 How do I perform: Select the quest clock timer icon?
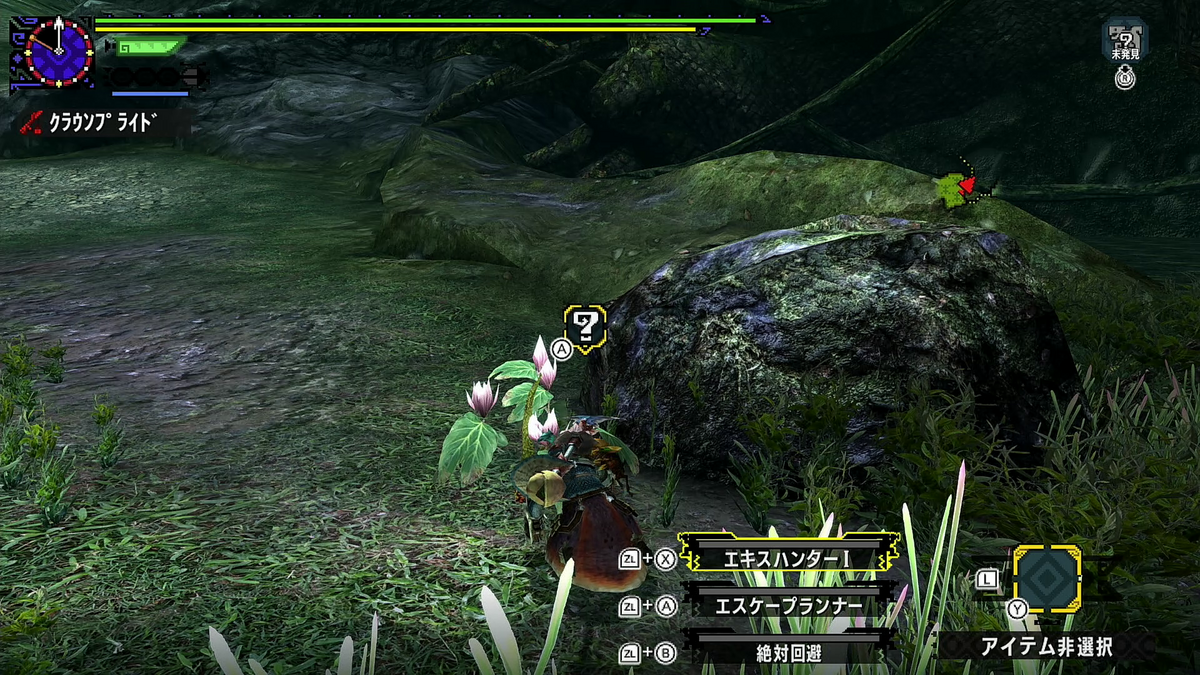click(59, 52)
